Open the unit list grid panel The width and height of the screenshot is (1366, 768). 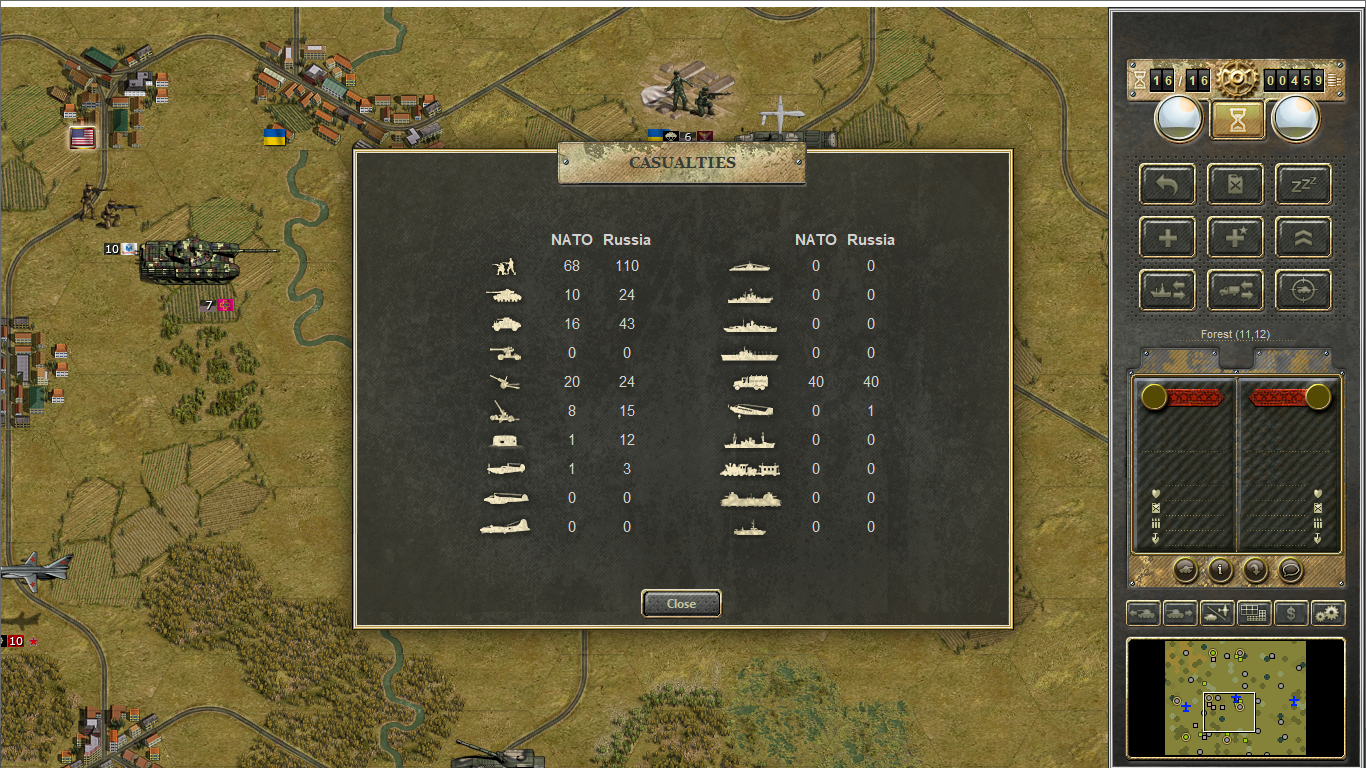(x=1254, y=613)
